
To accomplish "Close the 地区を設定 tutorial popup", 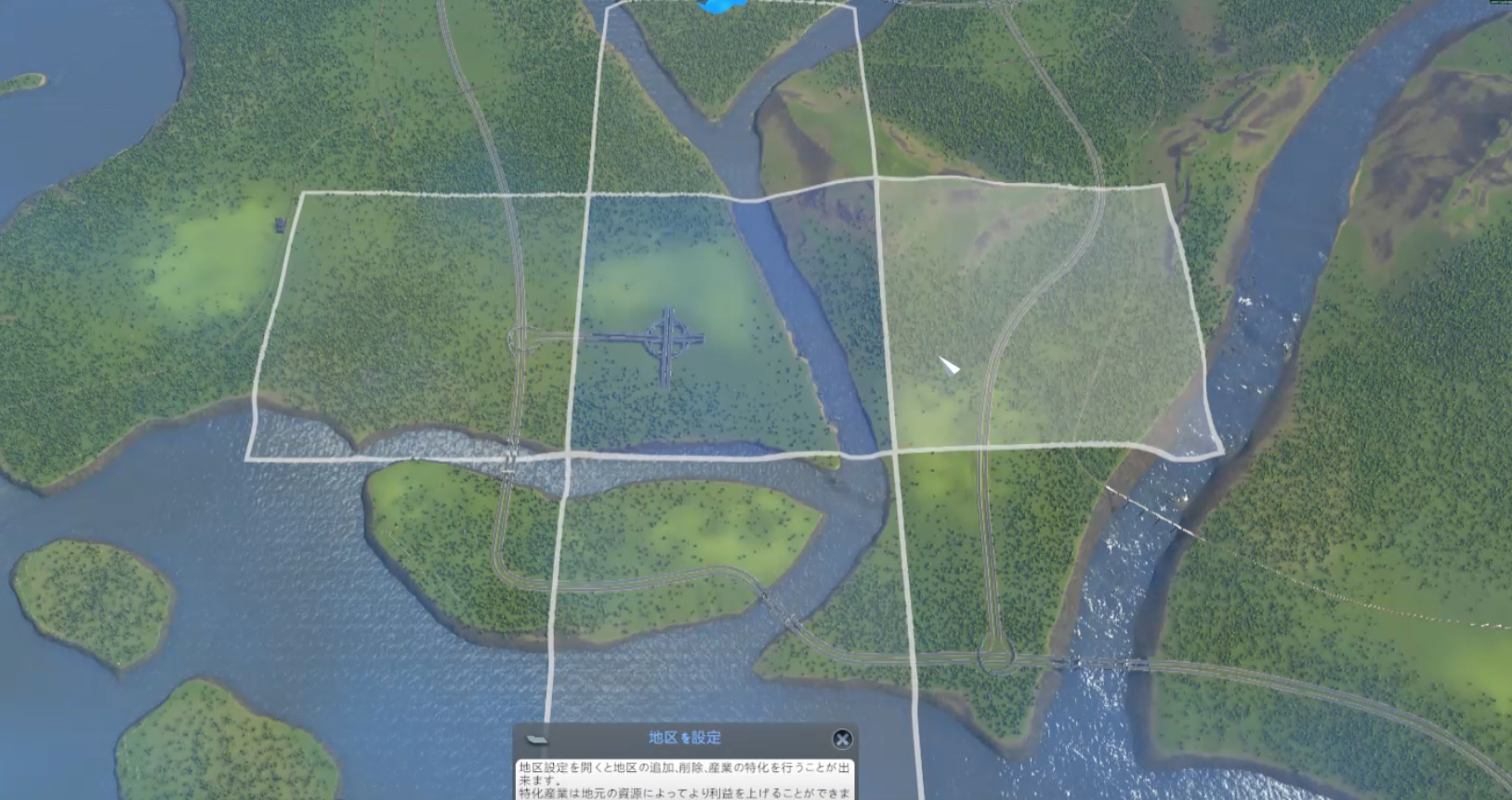I will coord(842,739).
